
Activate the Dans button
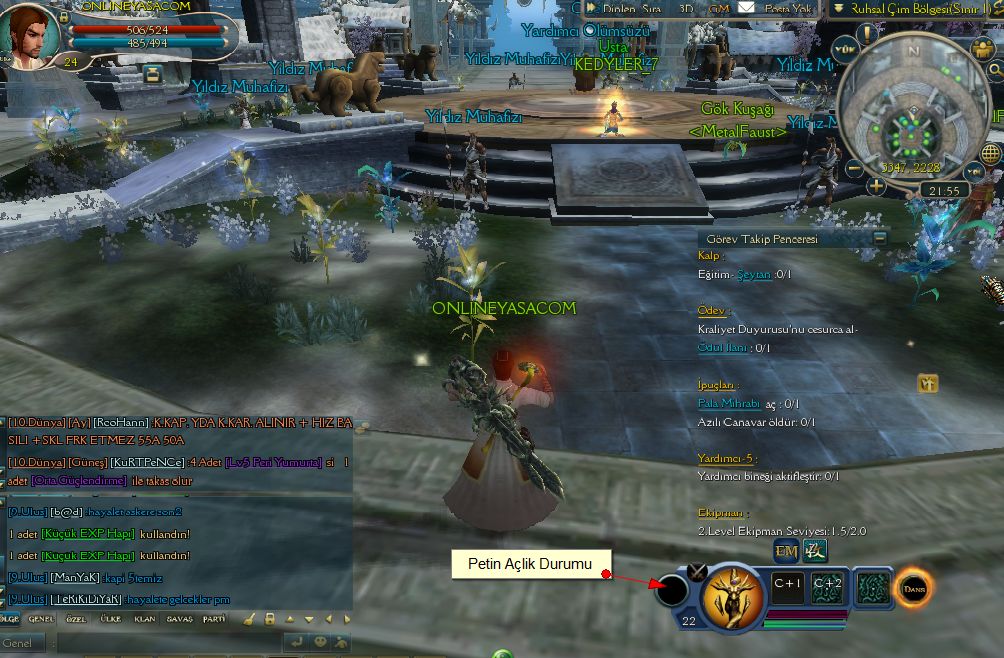(913, 588)
